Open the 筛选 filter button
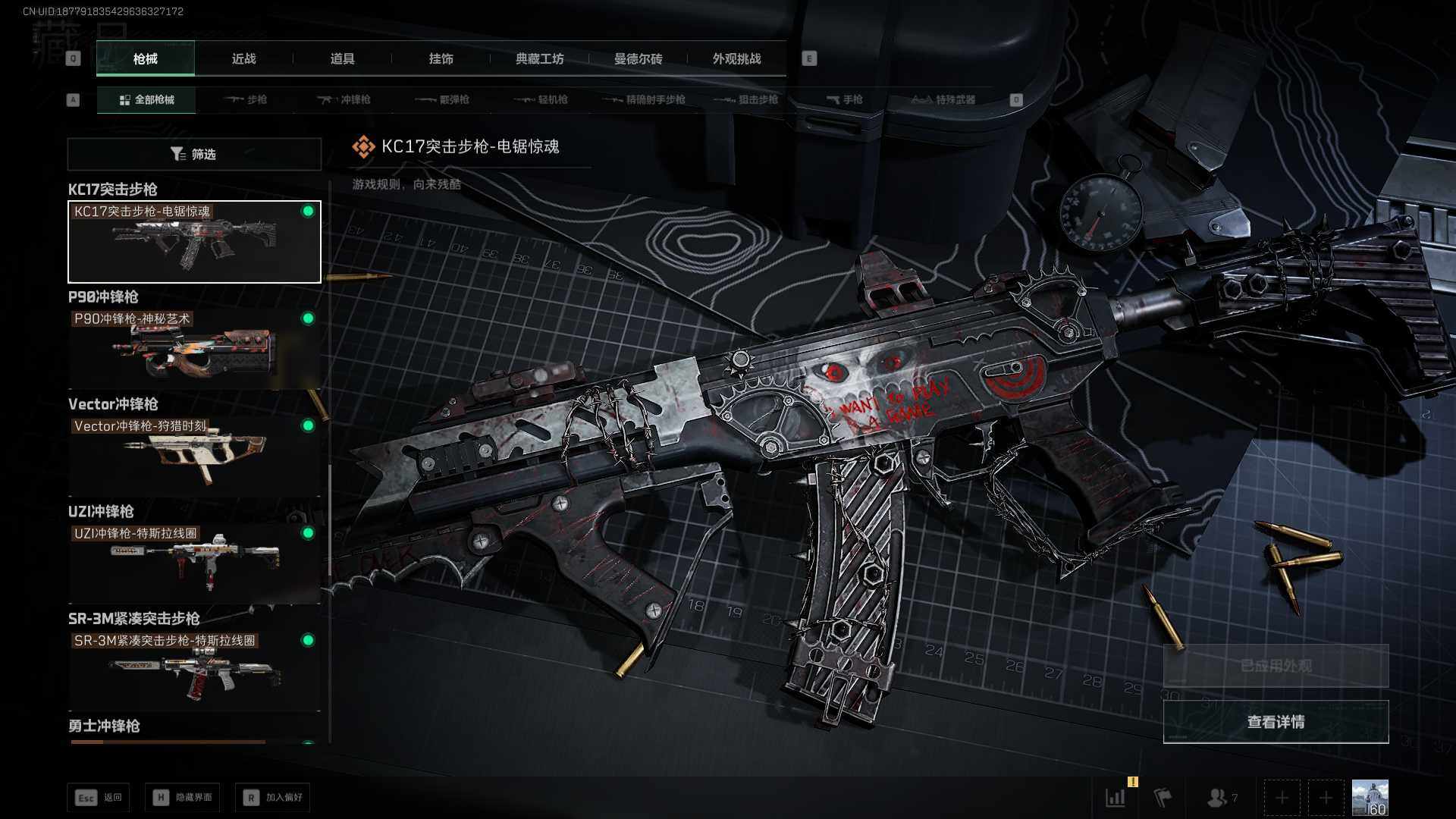Viewport: 1456px width, 819px height. pos(194,154)
